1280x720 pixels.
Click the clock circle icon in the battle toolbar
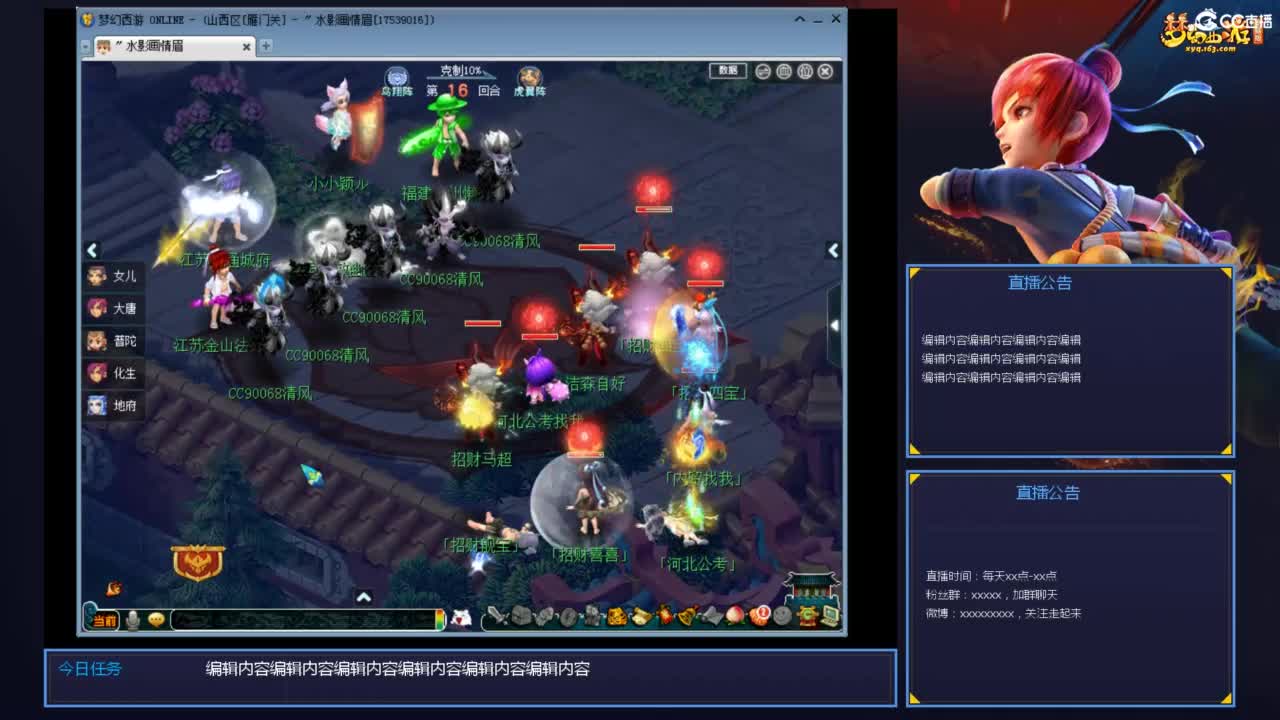pos(805,71)
